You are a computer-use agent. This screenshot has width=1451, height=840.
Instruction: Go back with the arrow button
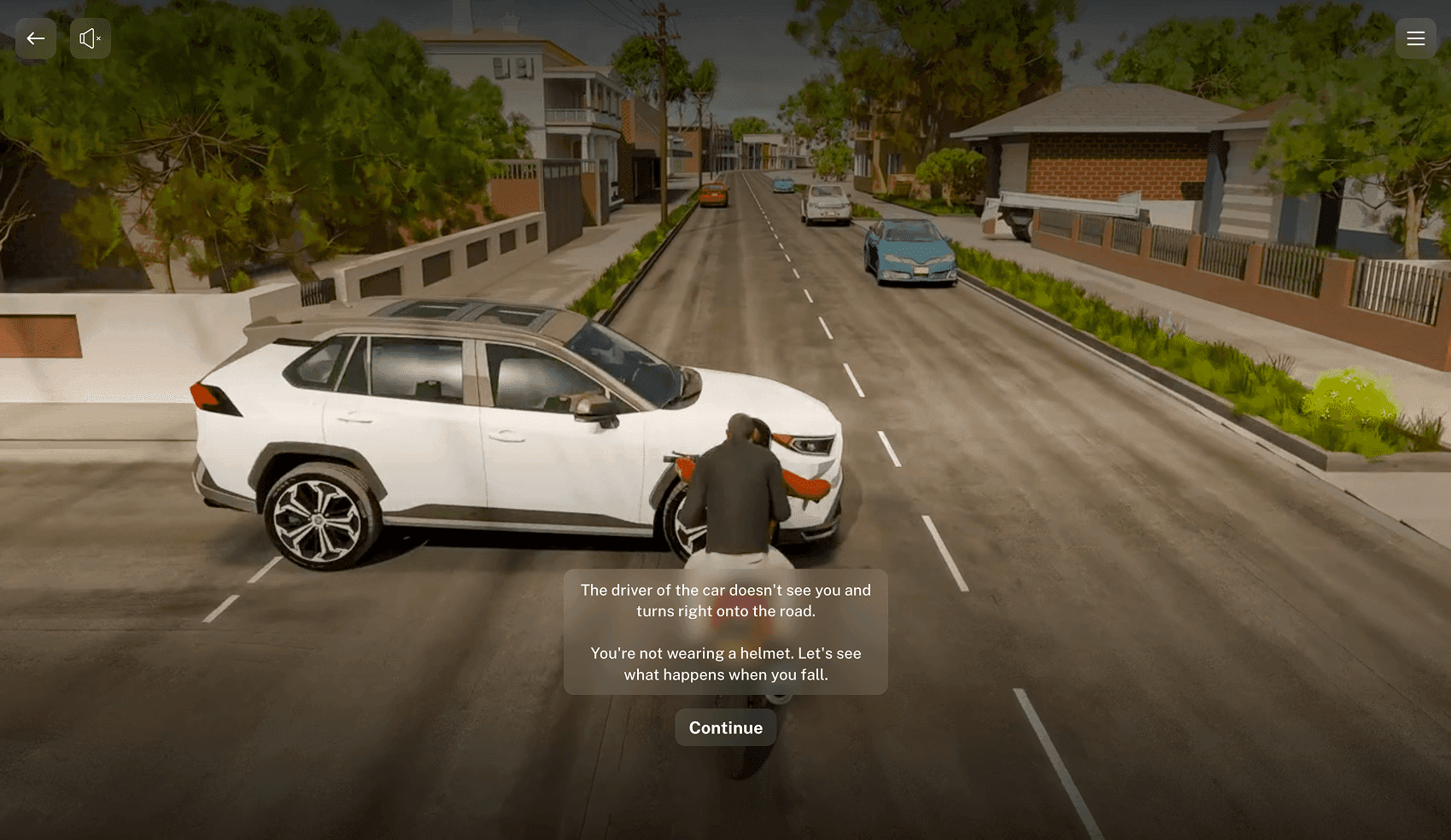[x=36, y=38]
